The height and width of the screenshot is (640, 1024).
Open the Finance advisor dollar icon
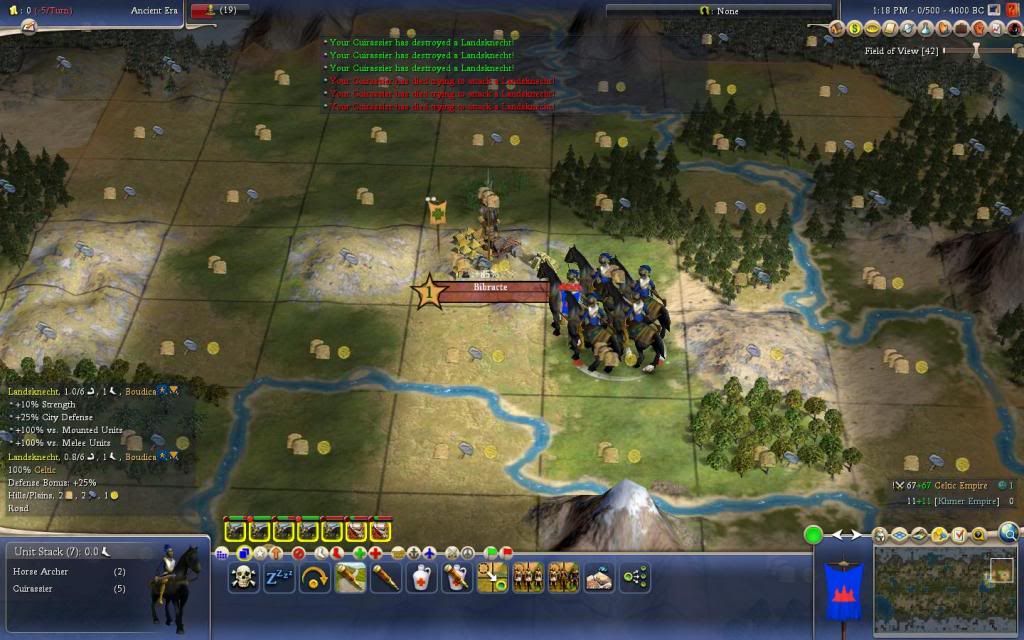(x=855, y=28)
